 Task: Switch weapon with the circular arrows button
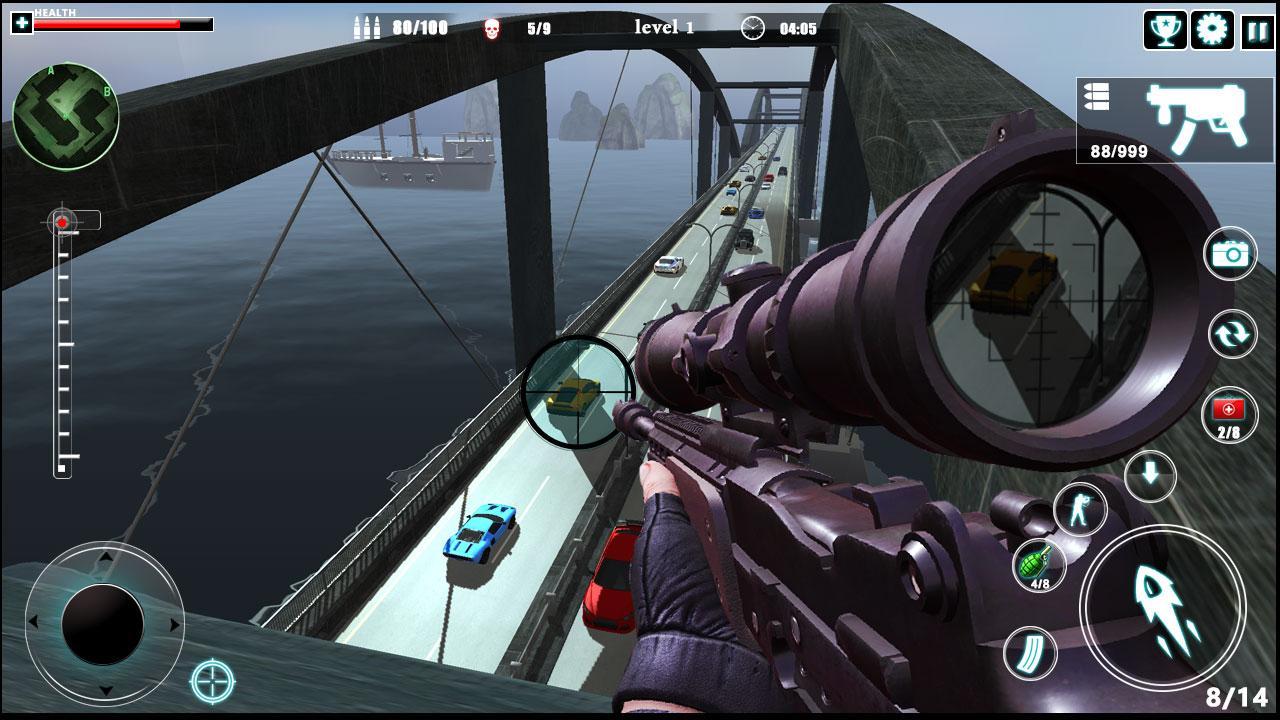(x=1232, y=335)
